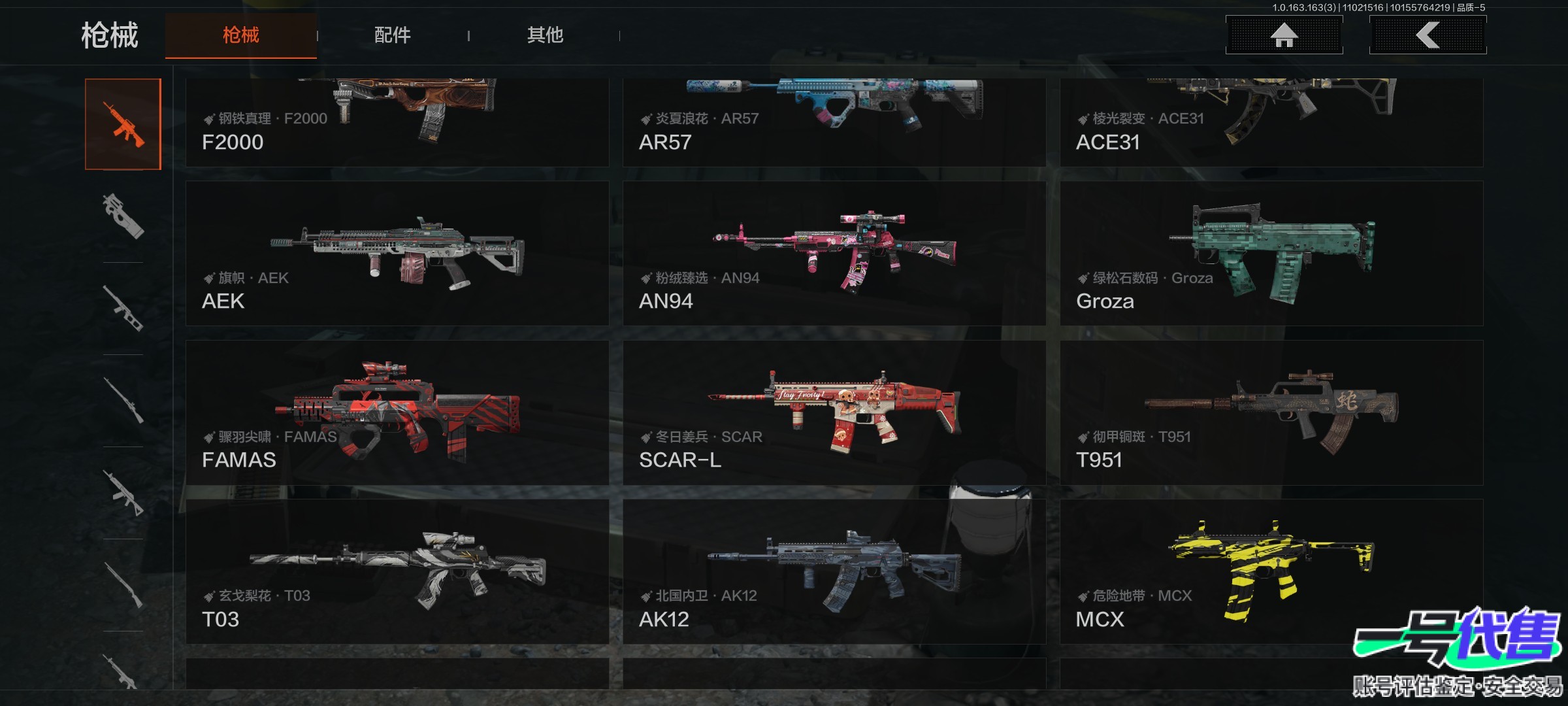This screenshot has width=1568, height=706.
Task: Pick the green Groza weapon card
Action: [1271, 254]
